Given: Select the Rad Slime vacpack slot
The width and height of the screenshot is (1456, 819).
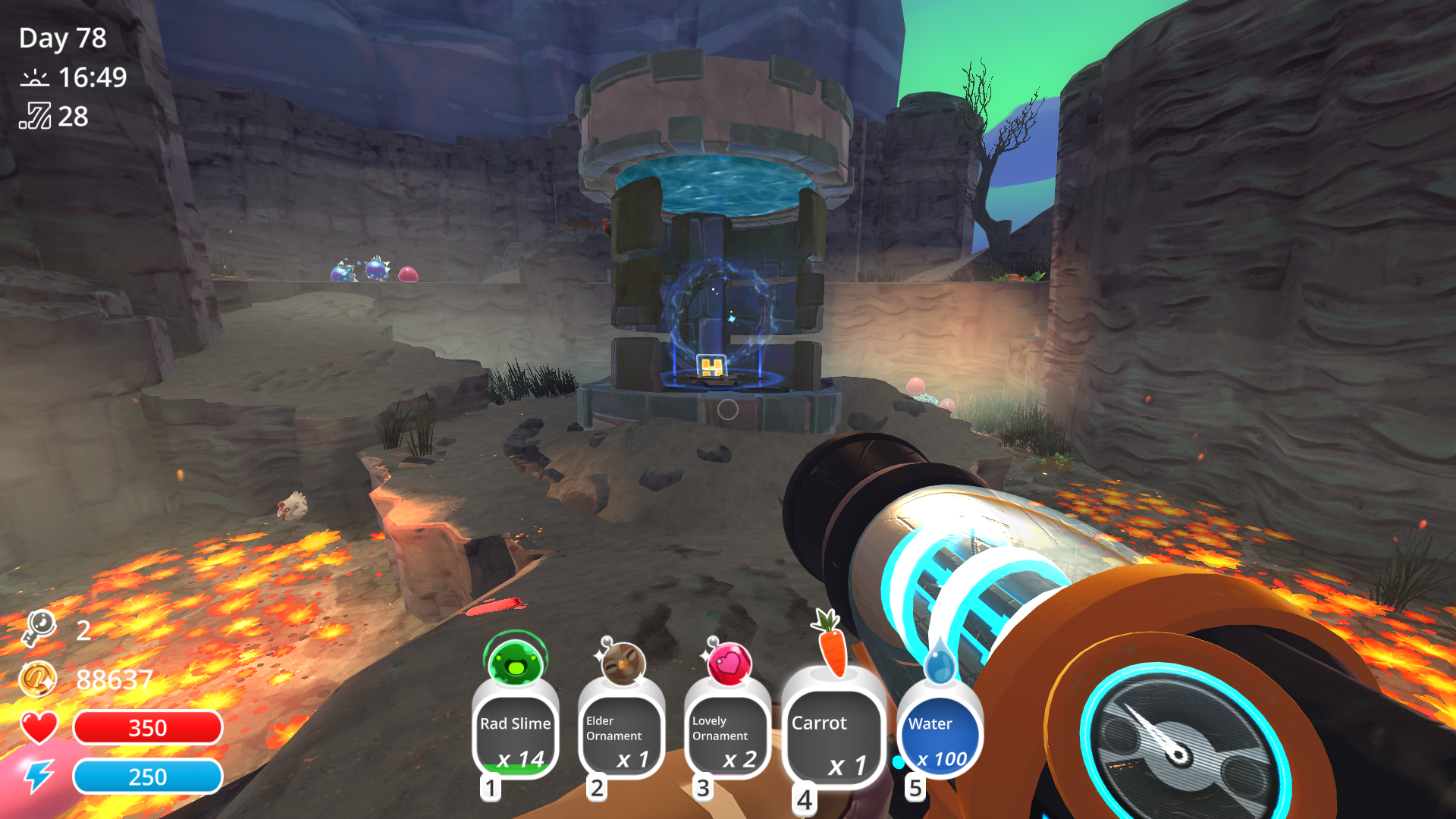Looking at the screenshot, I should tap(516, 734).
